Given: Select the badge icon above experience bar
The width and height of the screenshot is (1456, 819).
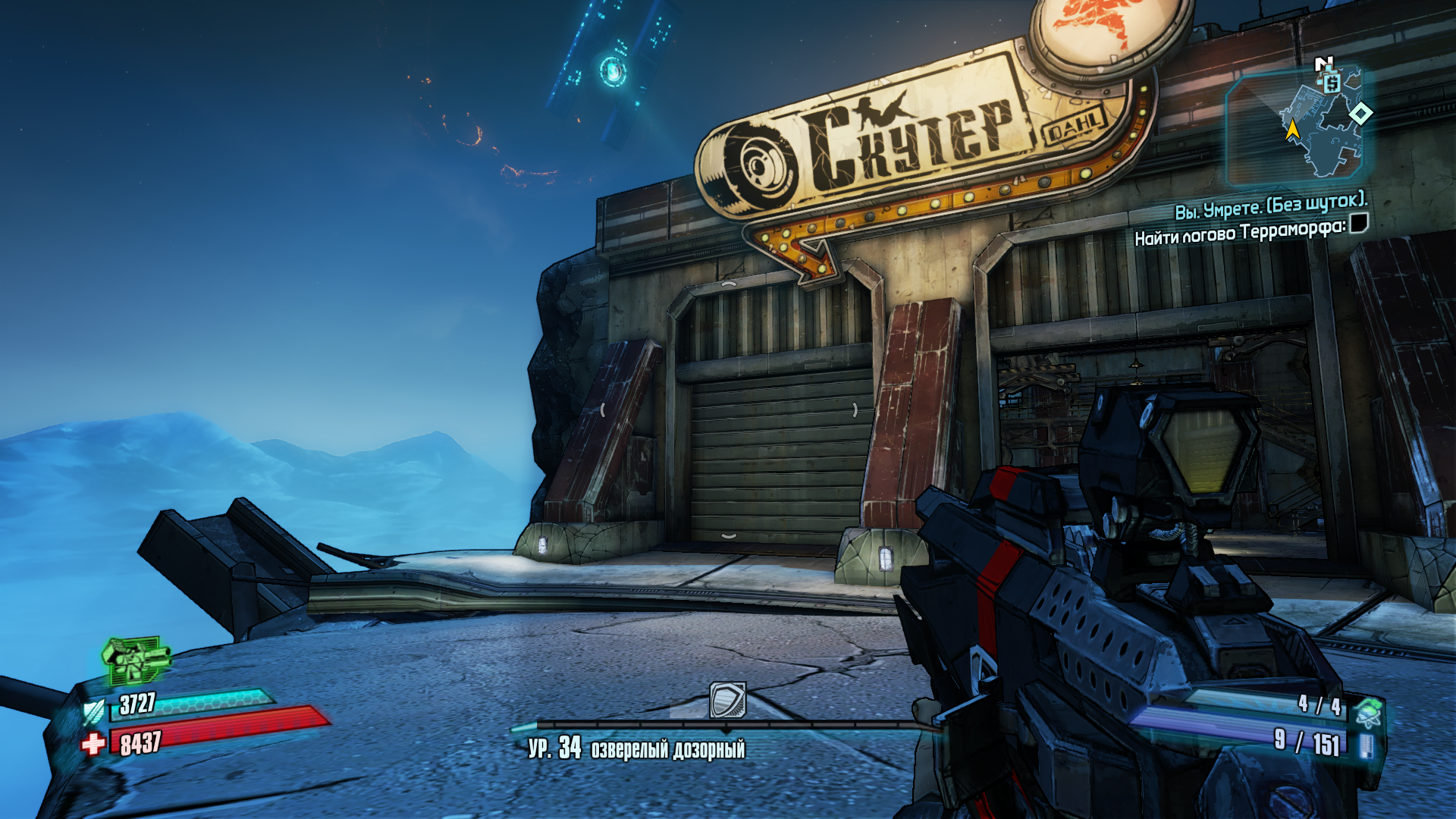Looking at the screenshot, I should coord(727,700).
